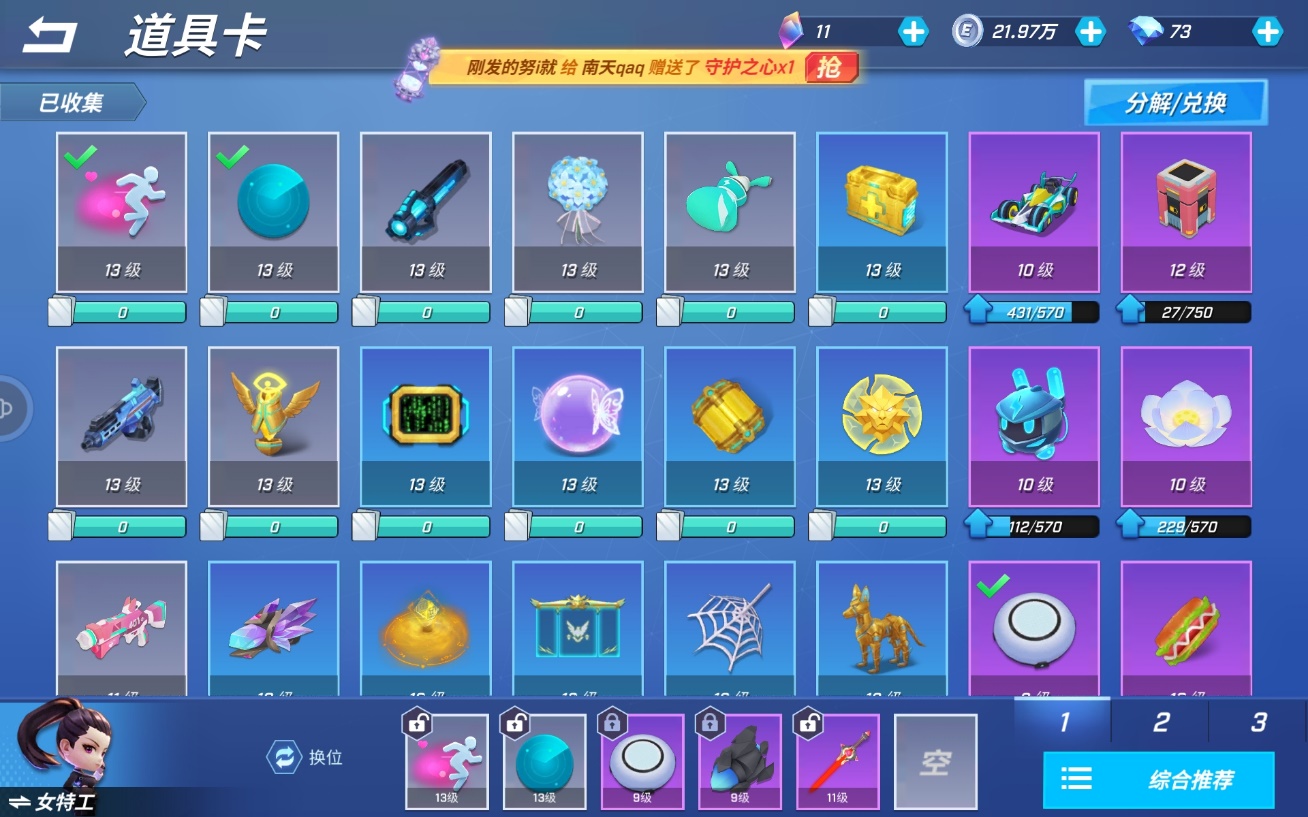Select the bazooka cannon item card
Image resolution: width=1308 pixels, height=817 pixels.
click(426, 211)
